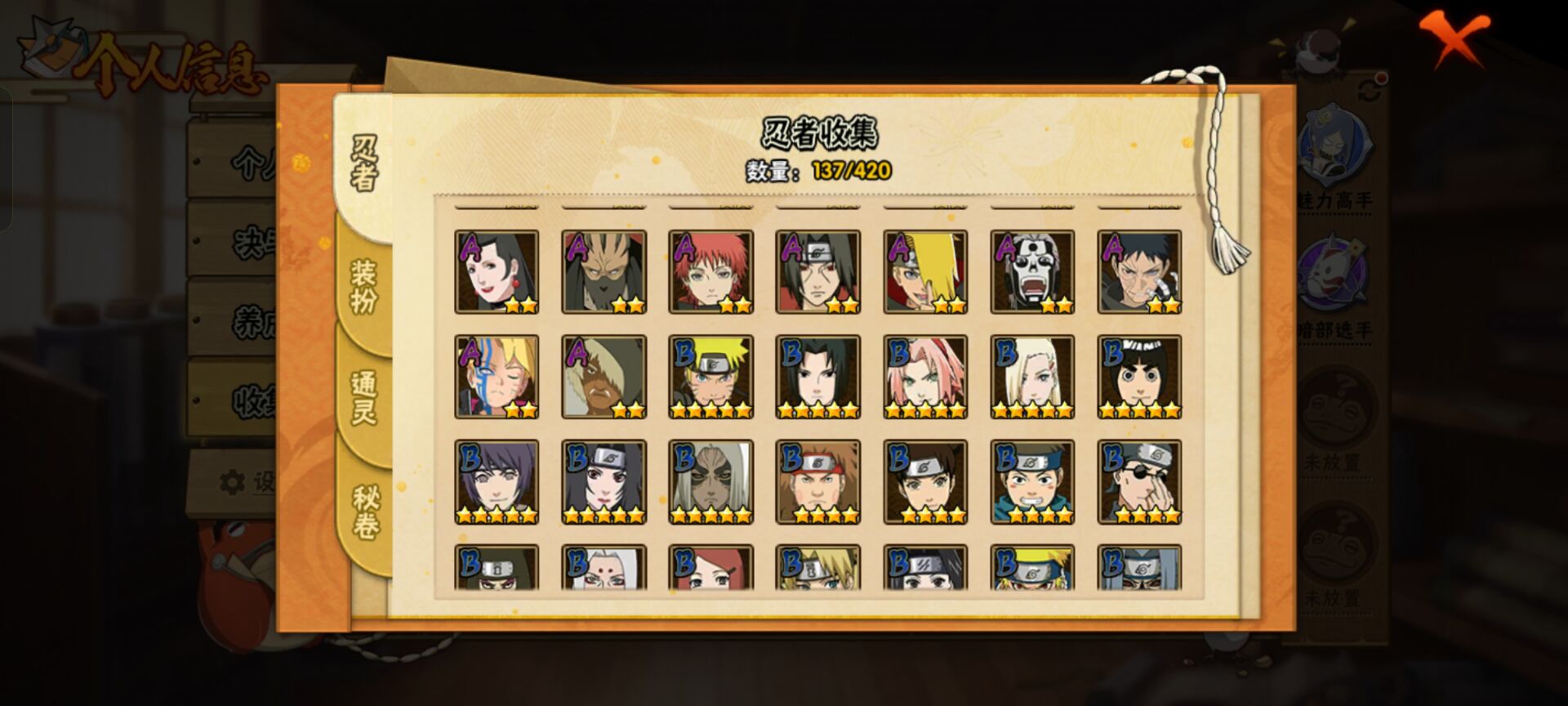Select the Rock Lee portrait
Image resolution: width=1568 pixels, height=706 pixels.
click(1139, 377)
